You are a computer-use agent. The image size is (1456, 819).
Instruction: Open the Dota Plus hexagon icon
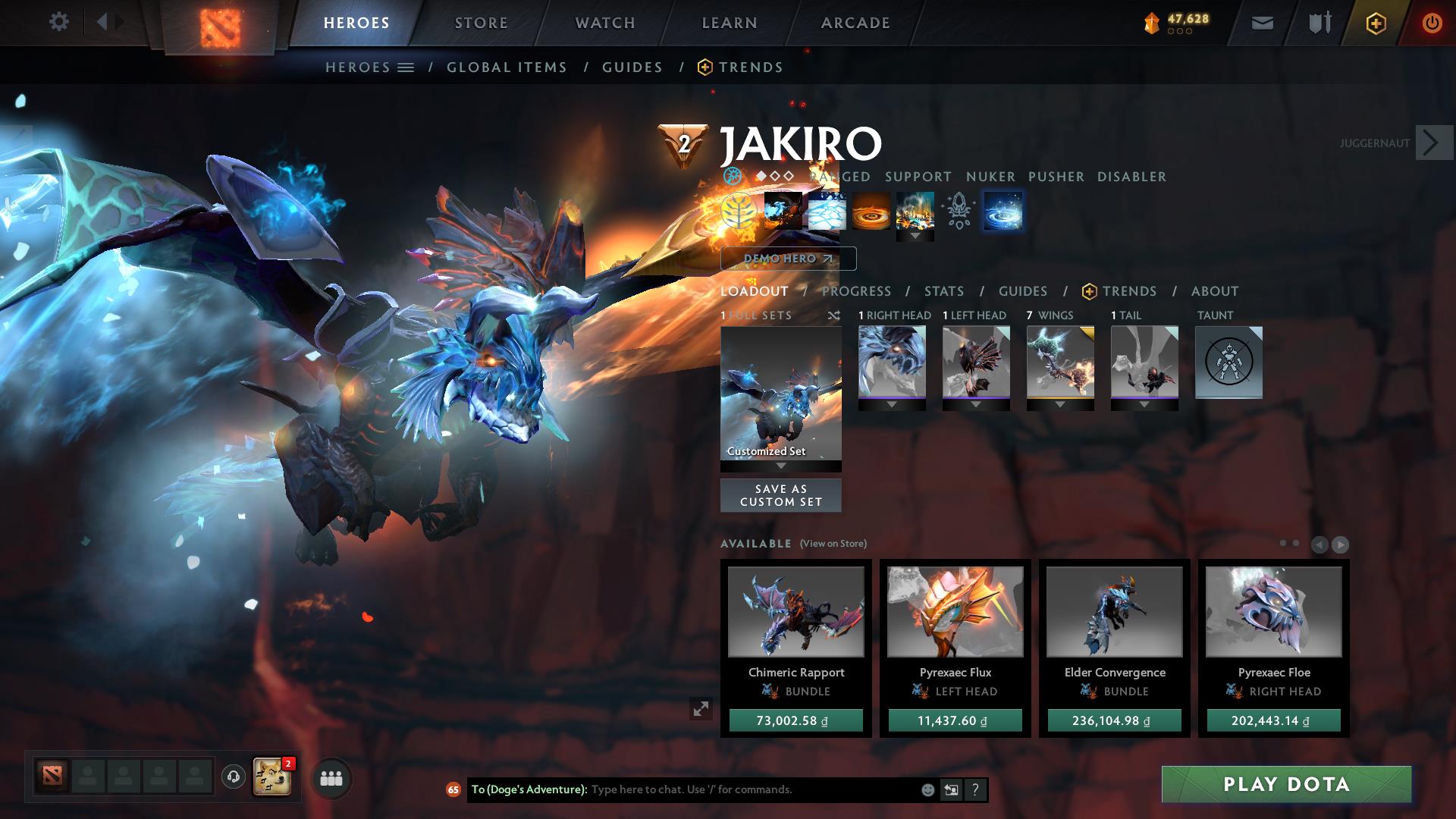point(1376,23)
